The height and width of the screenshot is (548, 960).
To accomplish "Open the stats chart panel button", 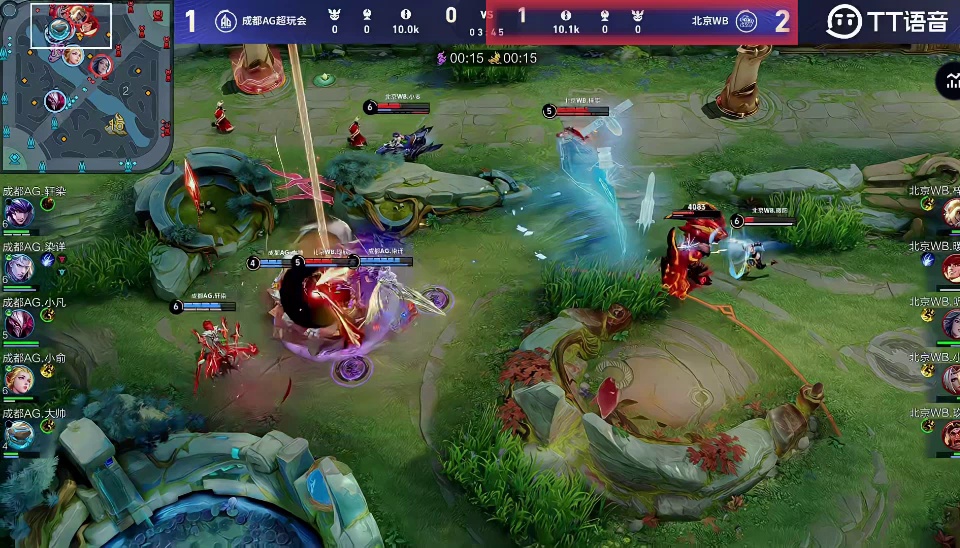I will pyautogui.click(x=947, y=83).
